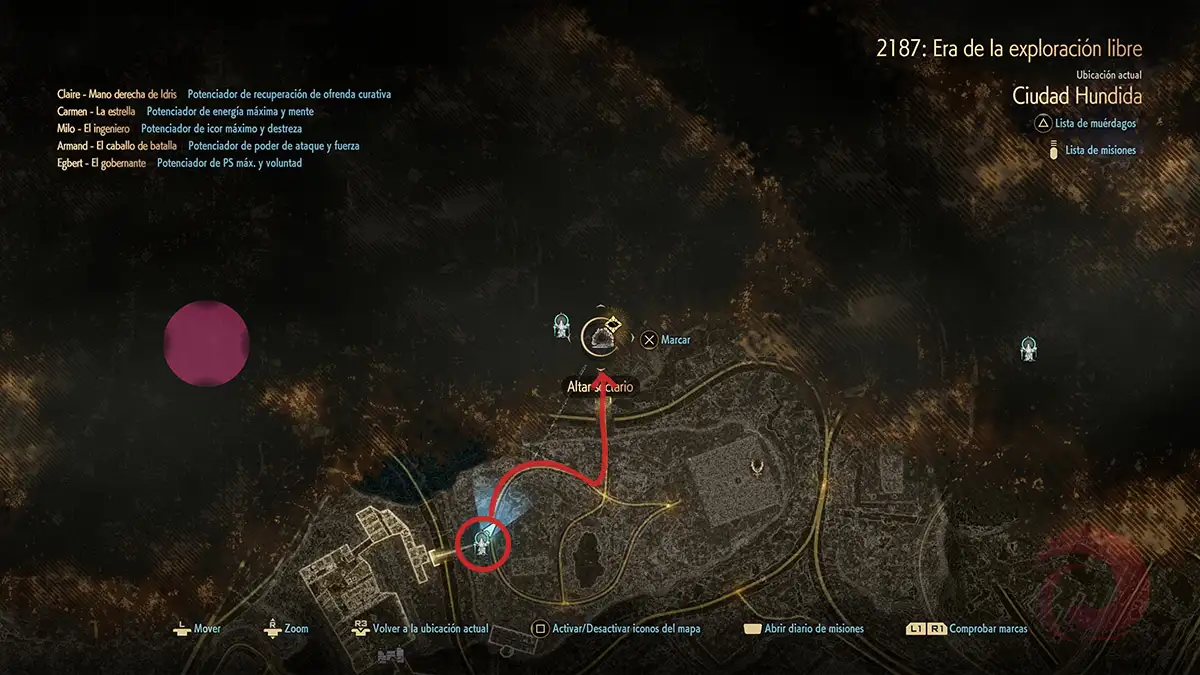Select Armand - El caballo de batalla
The image size is (1200, 675).
pyautogui.click(x=117, y=145)
